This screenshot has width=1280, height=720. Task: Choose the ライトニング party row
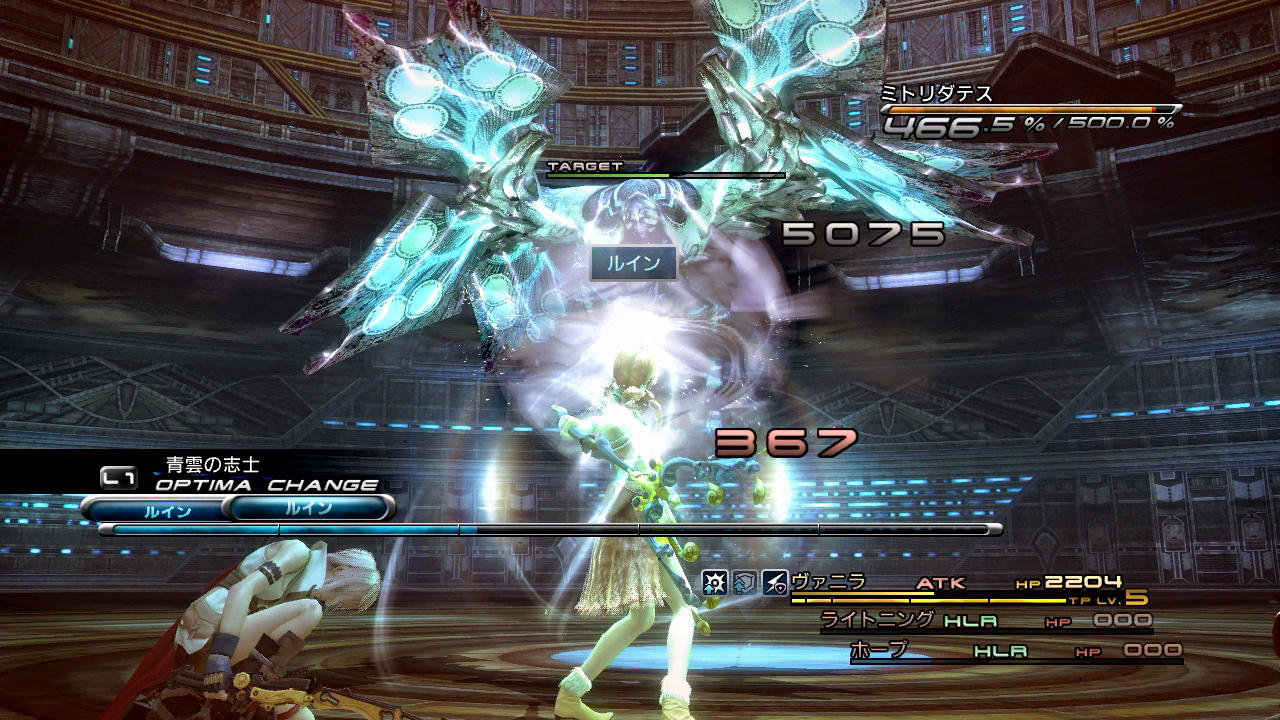[985, 621]
